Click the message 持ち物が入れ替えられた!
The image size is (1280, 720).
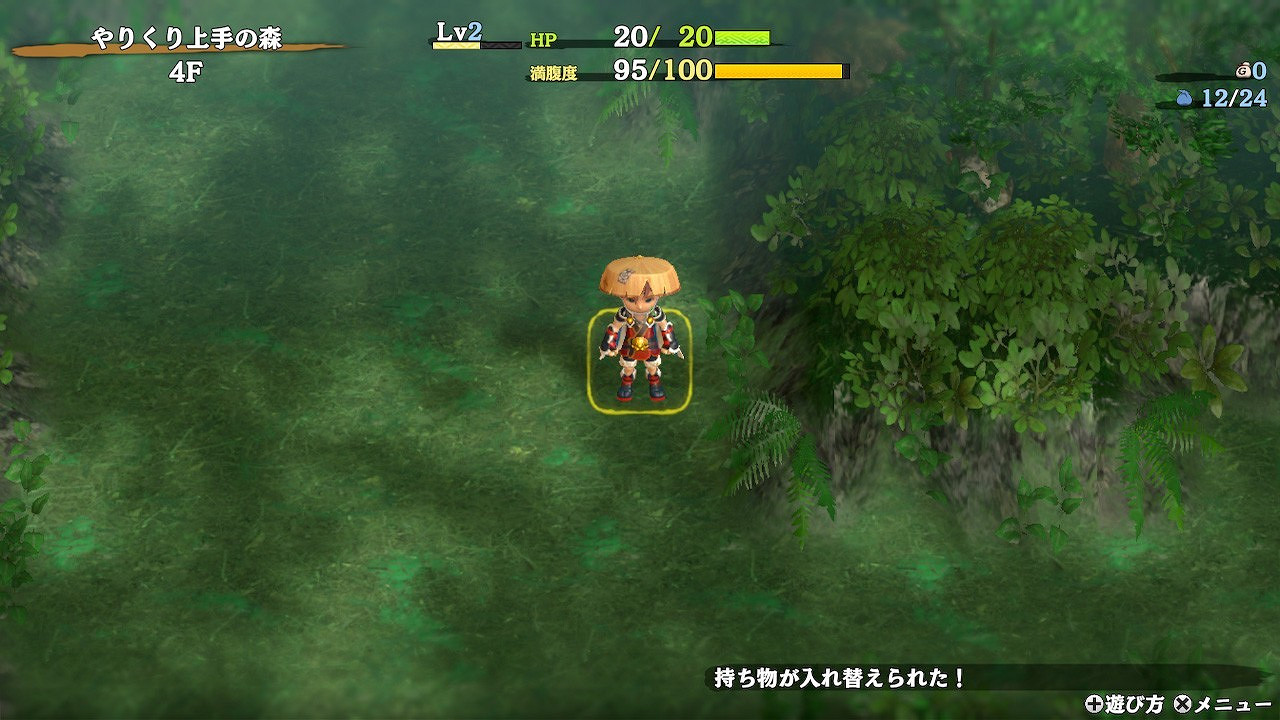[x=840, y=676]
